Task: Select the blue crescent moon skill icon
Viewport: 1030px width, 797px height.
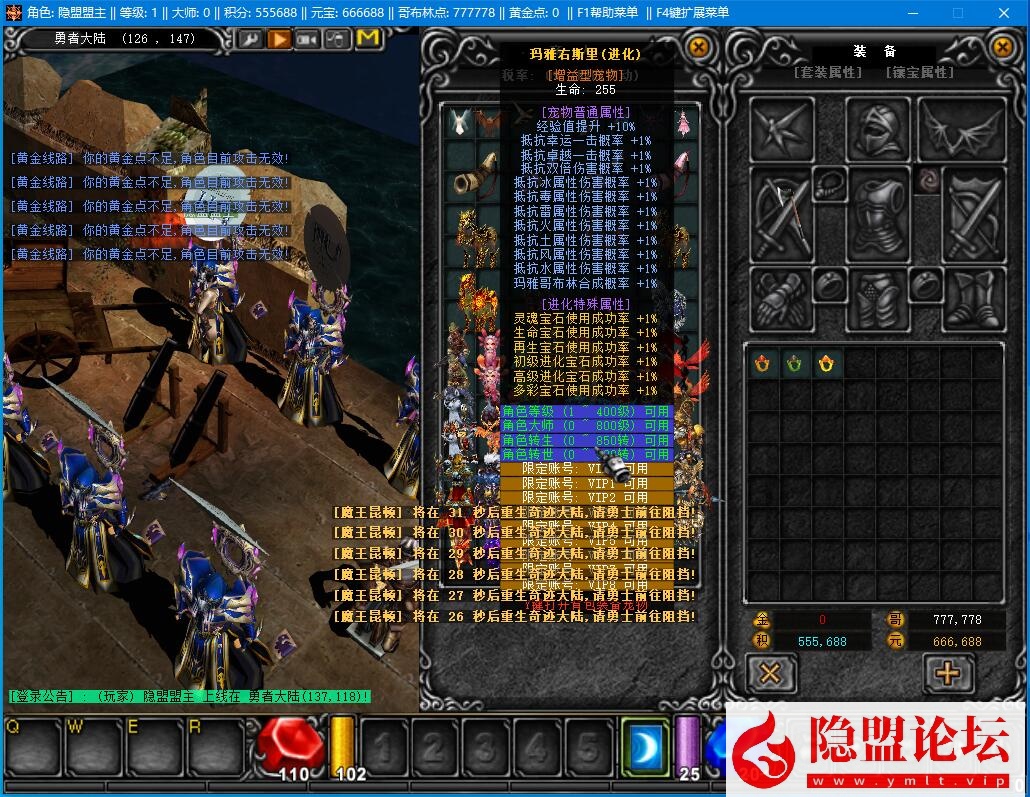Action: pyautogui.click(x=645, y=746)
